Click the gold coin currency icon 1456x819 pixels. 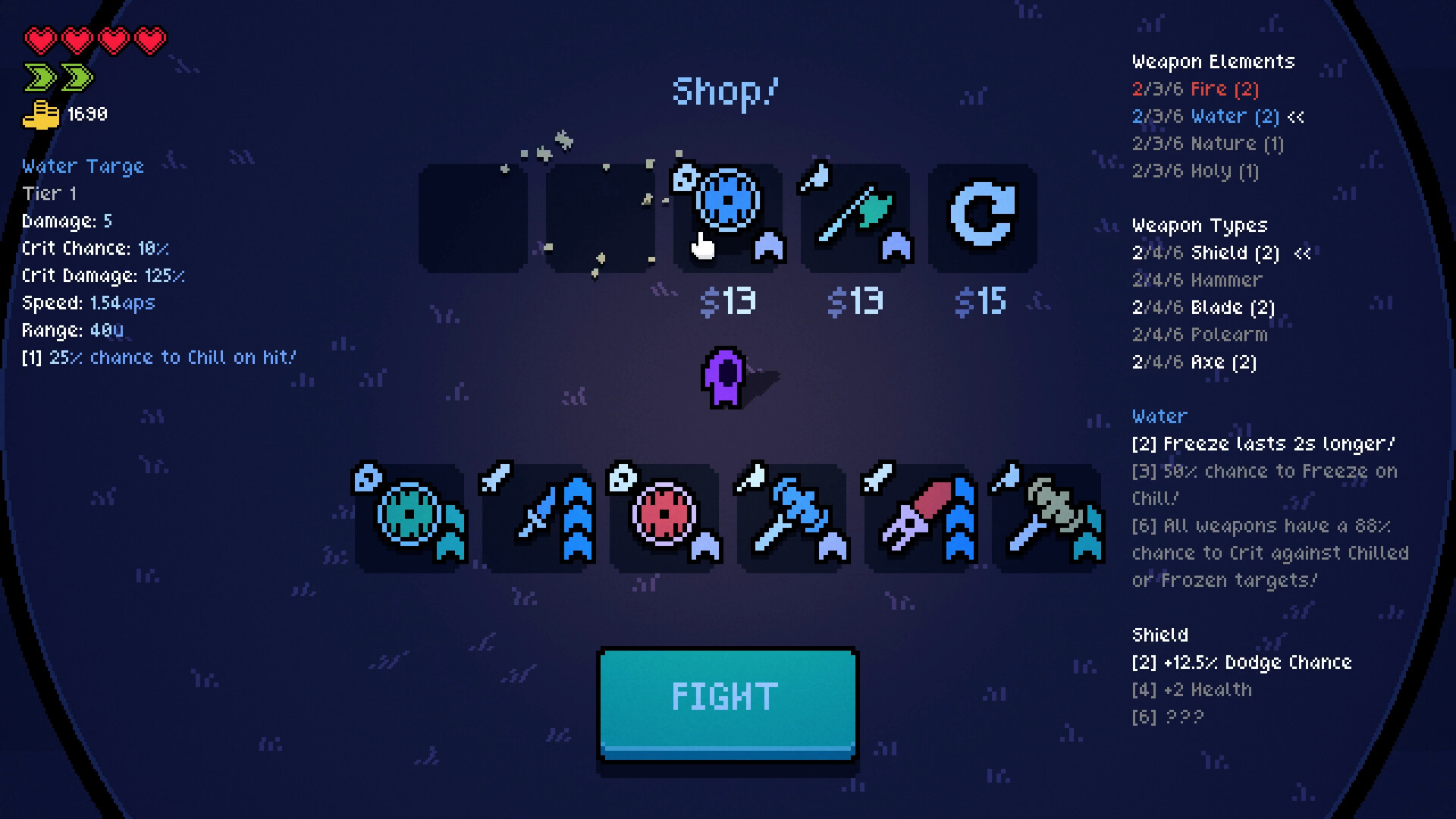tap(42, 114)
